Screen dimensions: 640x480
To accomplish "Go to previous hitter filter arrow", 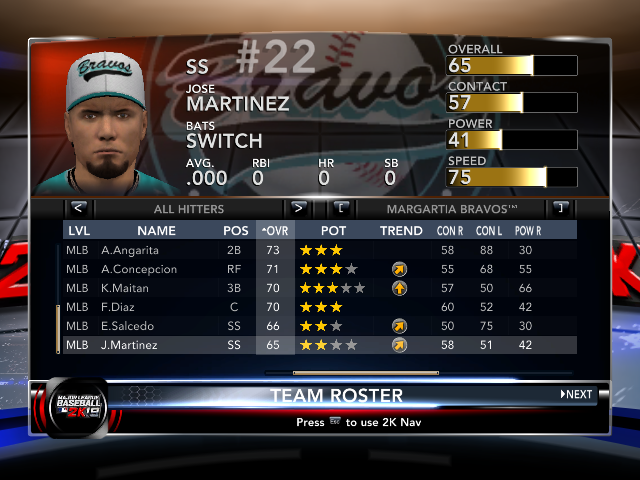I will (x=79, y=209).
